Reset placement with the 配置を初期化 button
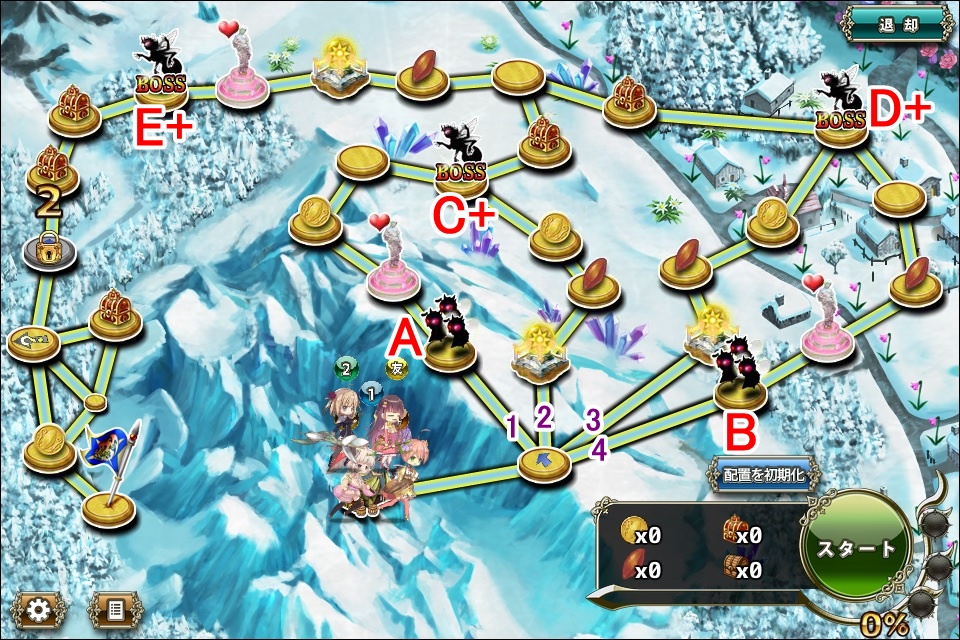Screen dimensions: 960x640 pyautogui.click(x=762, y=474)
